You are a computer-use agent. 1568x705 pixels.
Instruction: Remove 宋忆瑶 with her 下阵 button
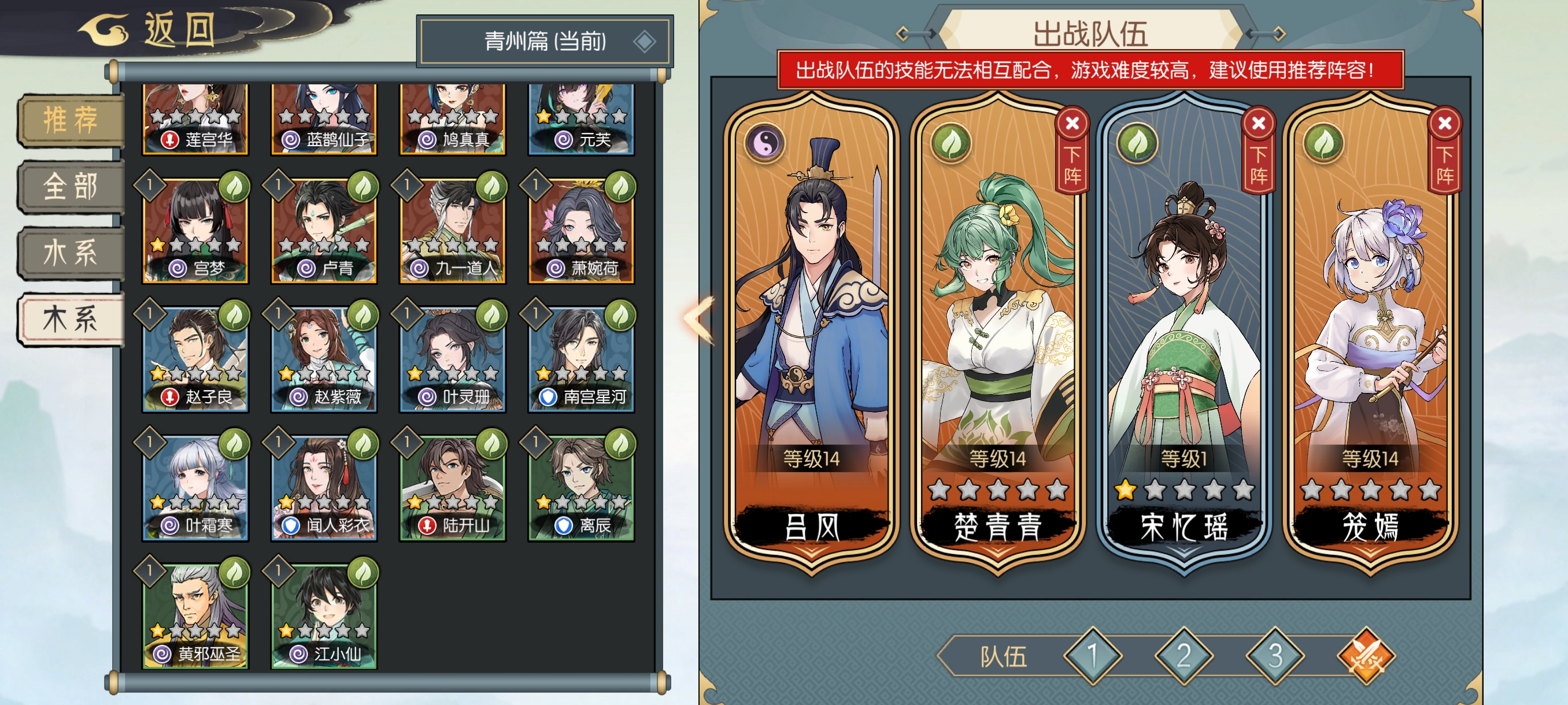[x=1258, y=151]
